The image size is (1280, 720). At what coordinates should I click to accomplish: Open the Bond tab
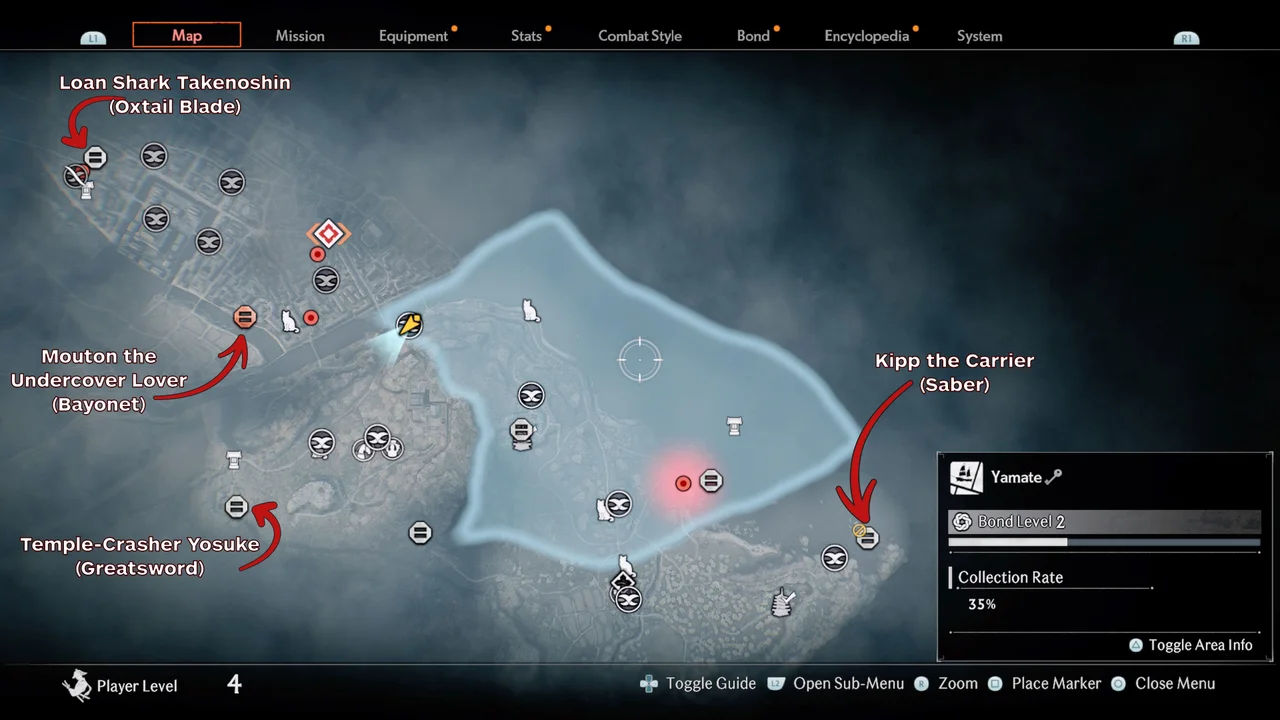pos(753,36)
